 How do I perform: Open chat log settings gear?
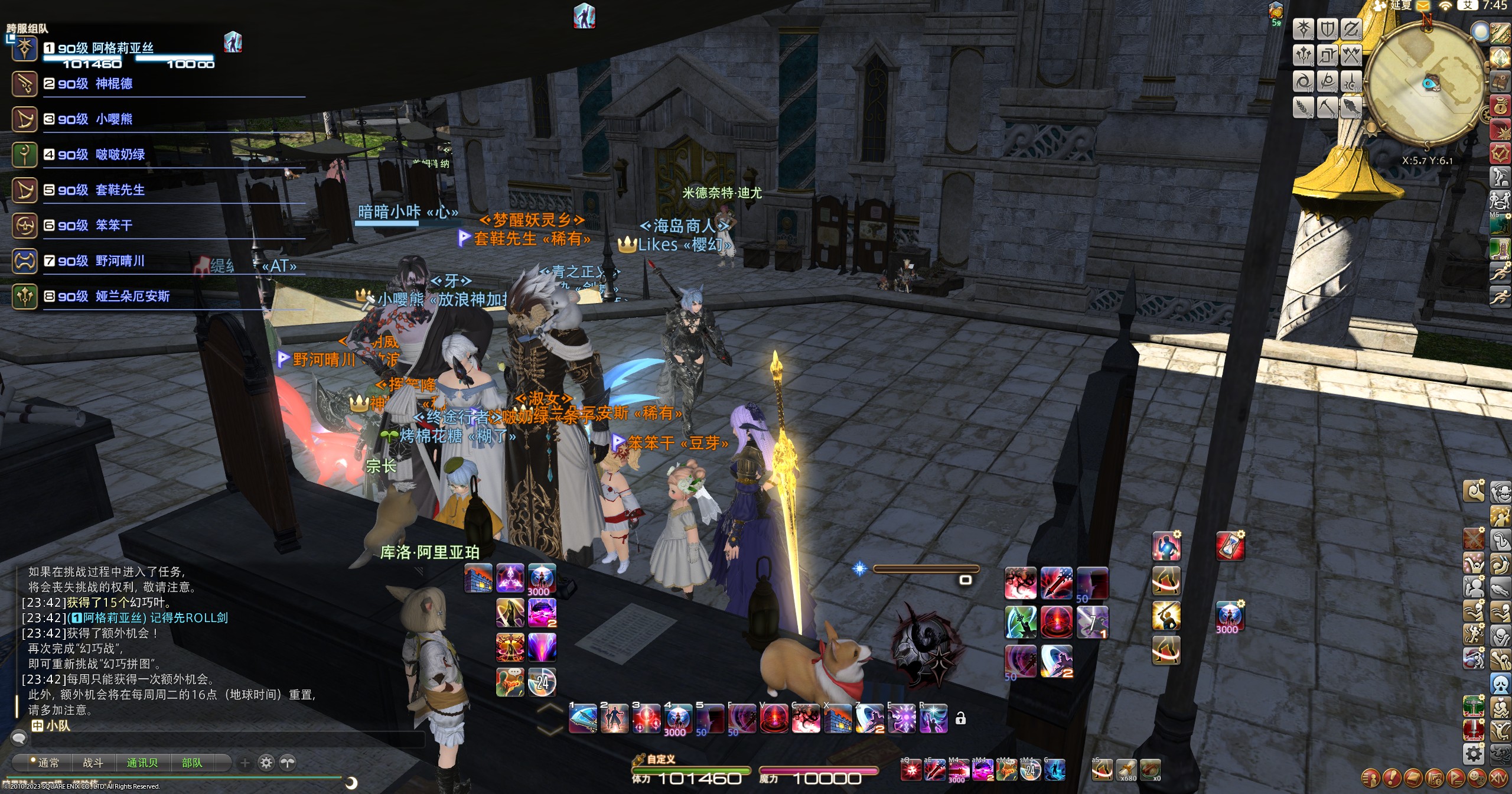pos(266,763)
